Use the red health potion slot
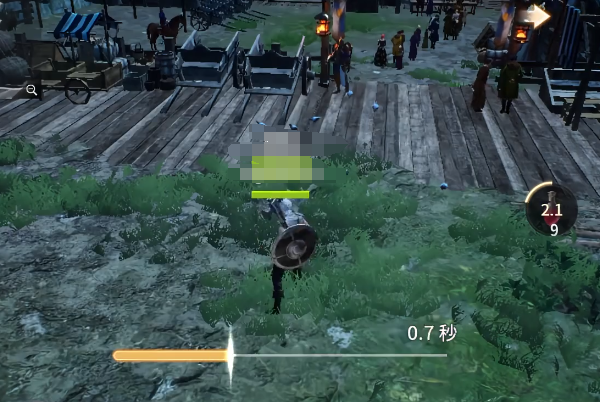This screenshot has height=402, width=600. [x=550, y=211]
